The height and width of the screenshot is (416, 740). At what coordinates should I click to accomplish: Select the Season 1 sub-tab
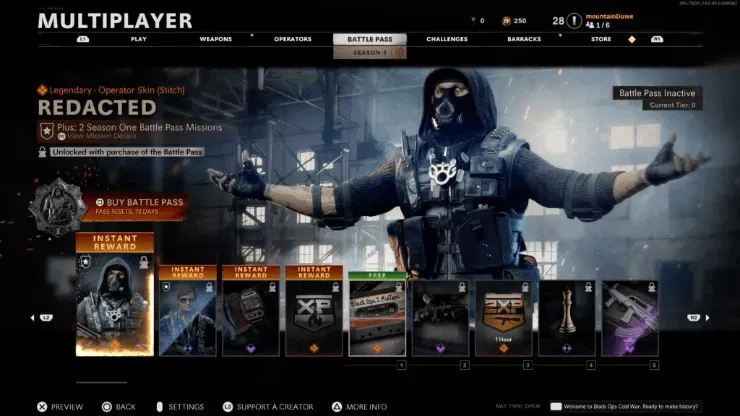coord(370,52)
